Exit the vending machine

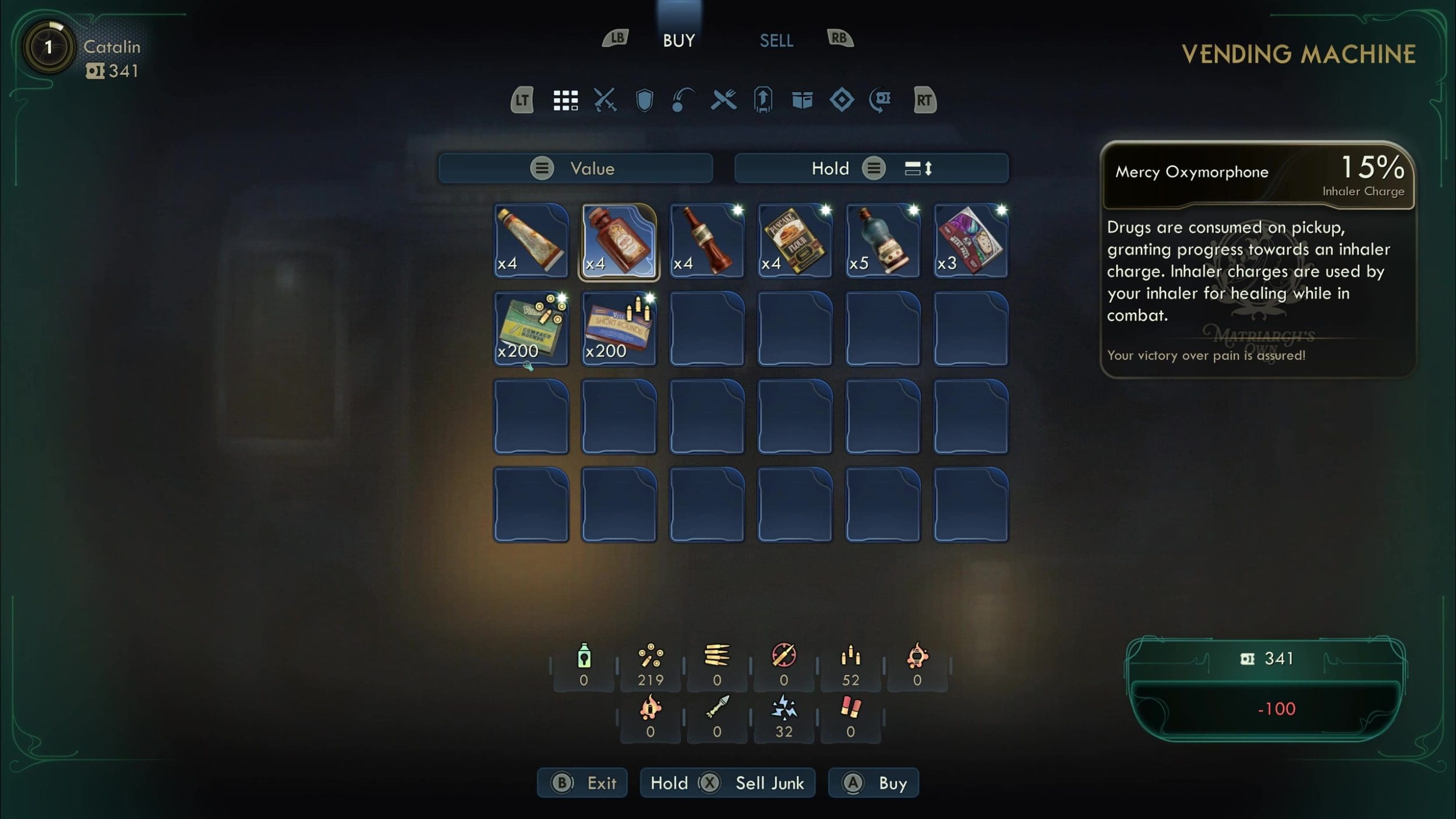pos(582,783)
